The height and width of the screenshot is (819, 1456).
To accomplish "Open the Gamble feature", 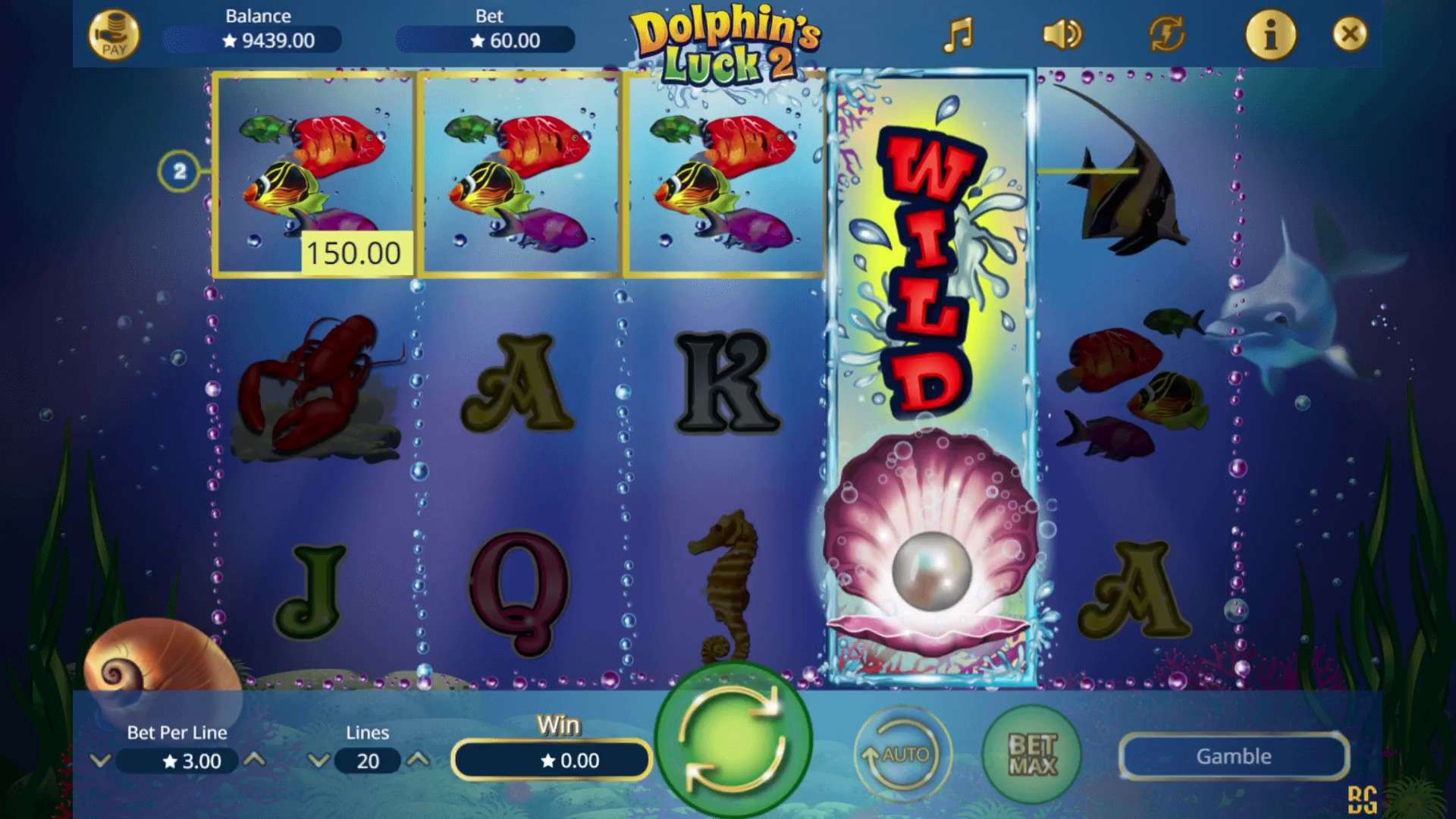I will [1232, 756].
